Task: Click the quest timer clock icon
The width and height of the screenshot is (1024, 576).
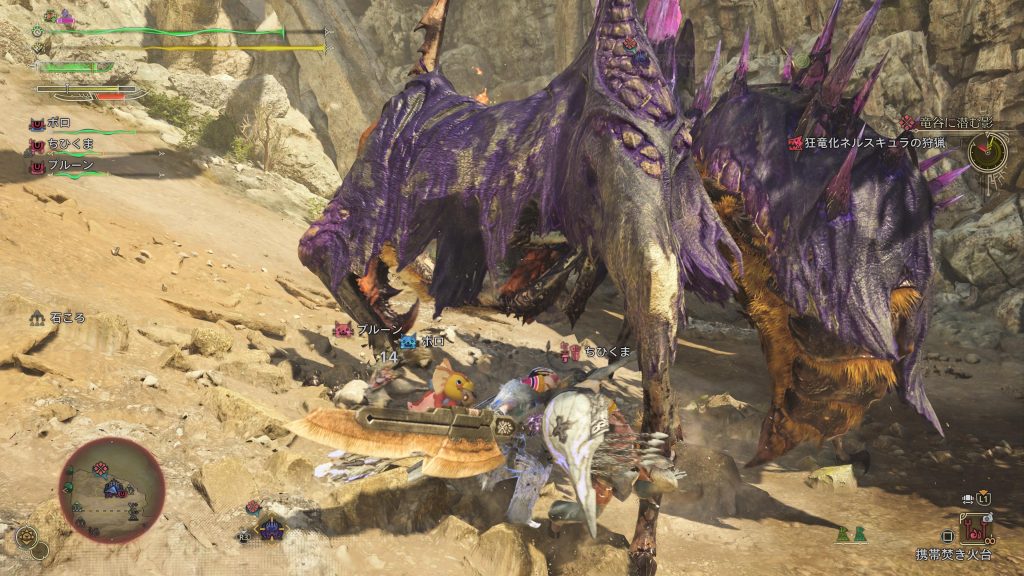Action: [986, 151]
